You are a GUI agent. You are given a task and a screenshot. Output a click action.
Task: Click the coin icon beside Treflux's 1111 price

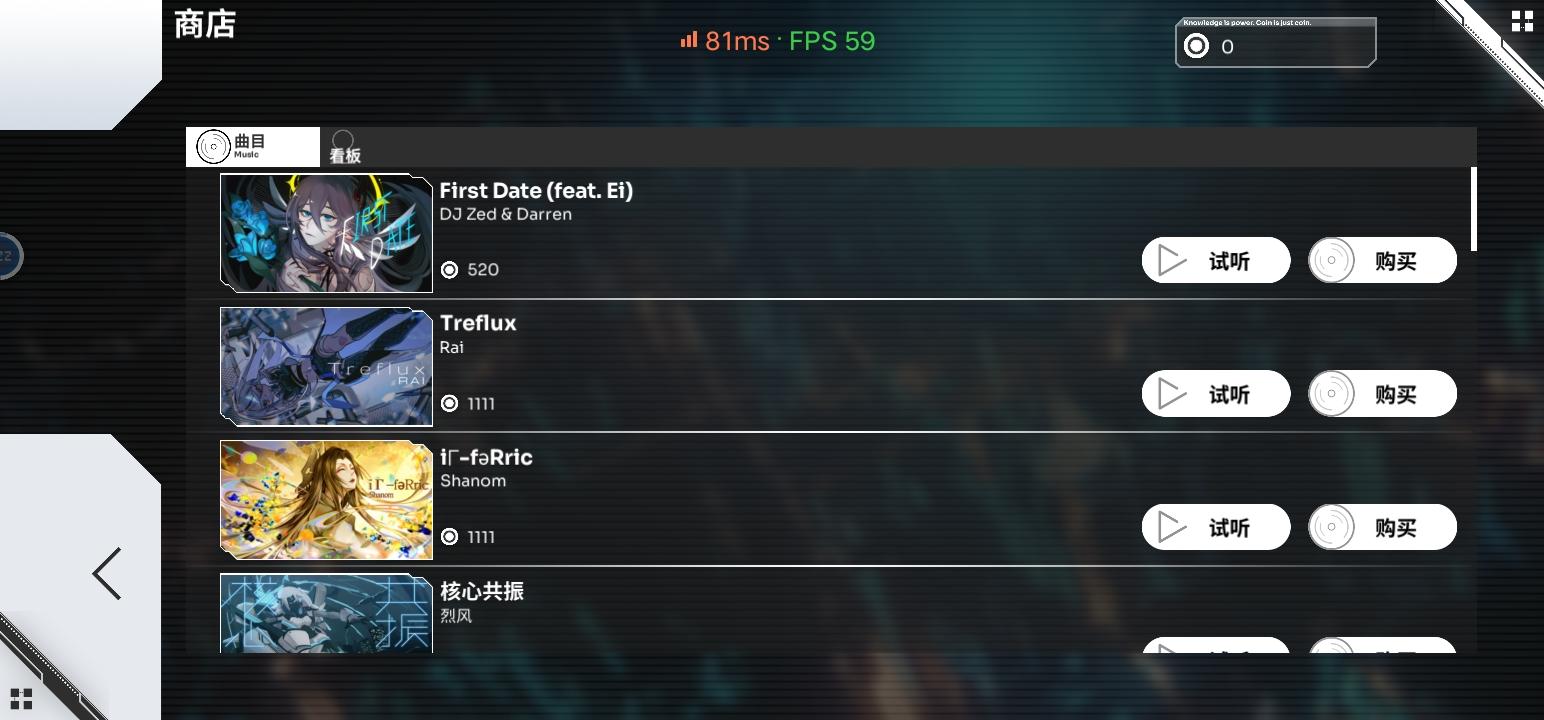coord(449,403)
